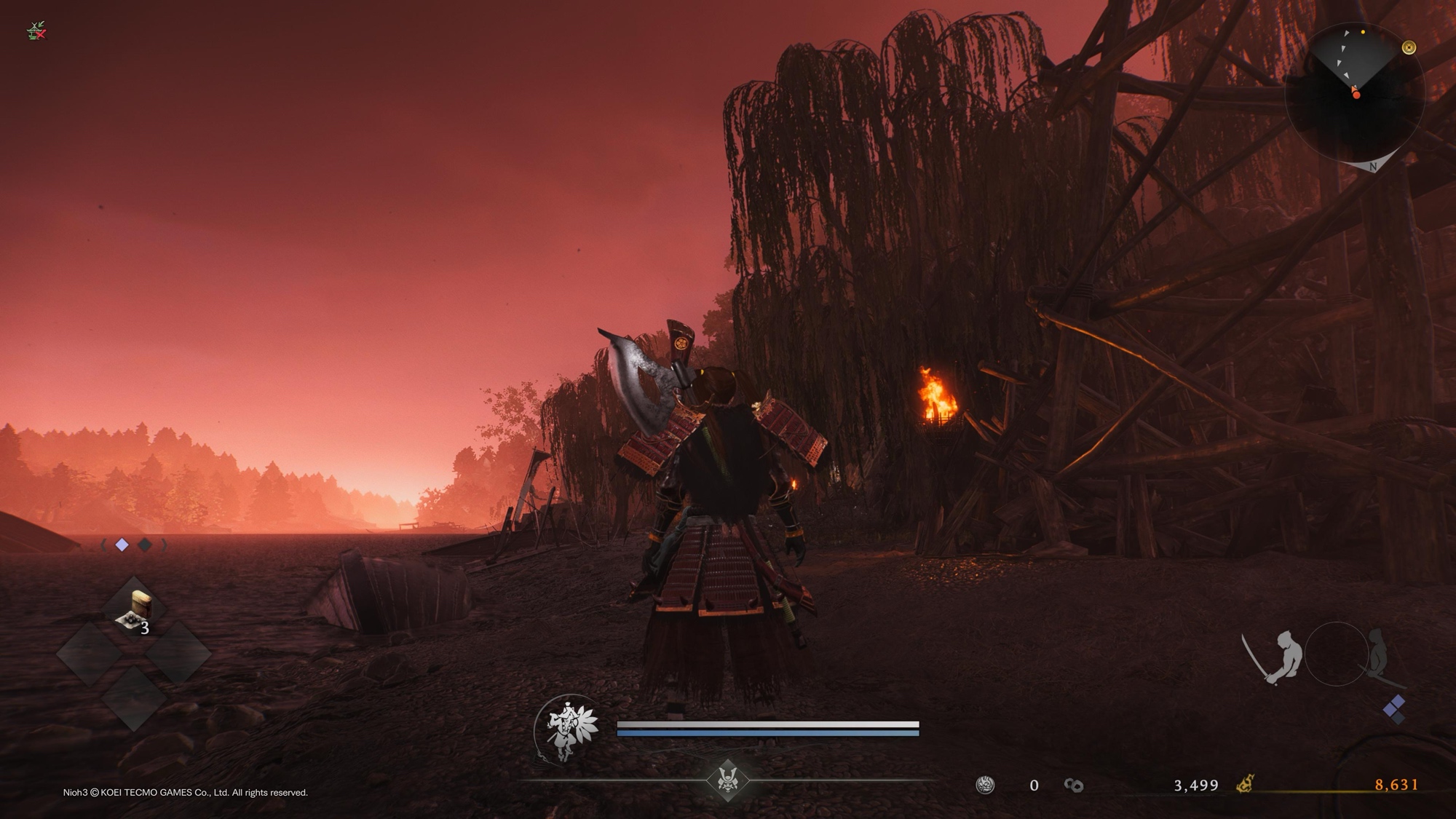Switch to the dimmed ninja style icon
1456x819 pixels.
[x=1377, y=655]
